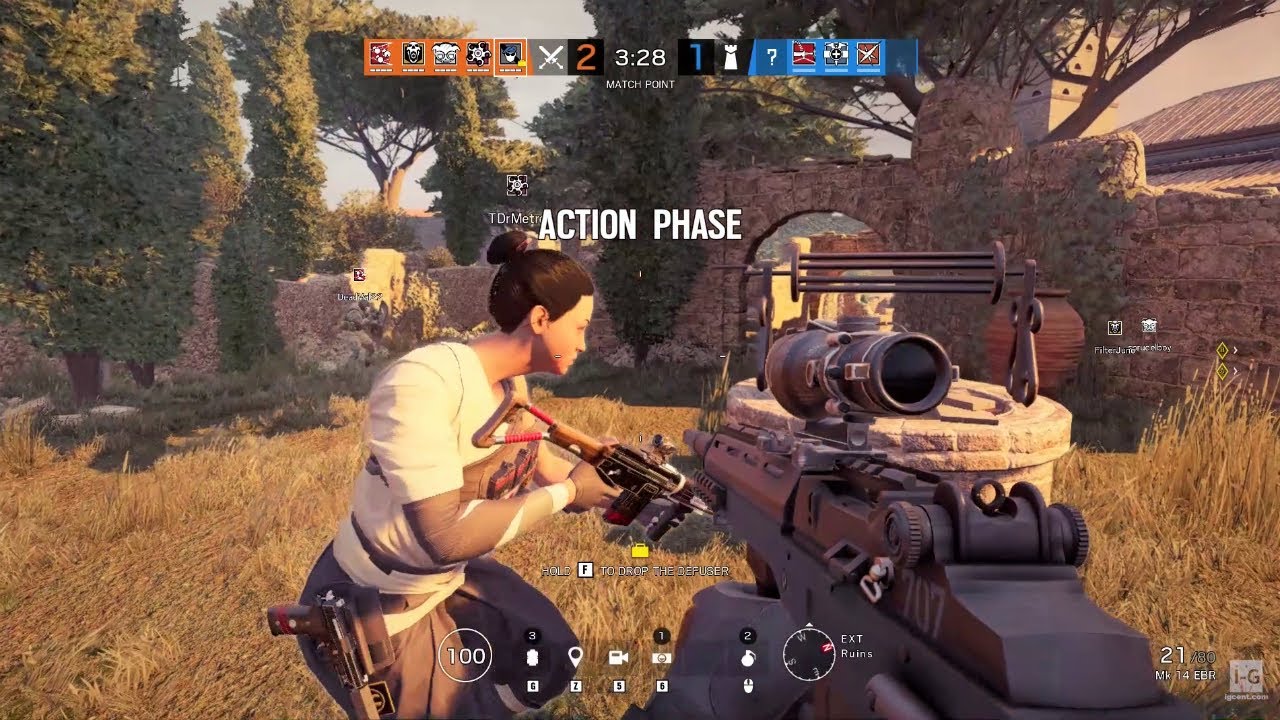Select the crossed swords score icon

(549, 57)
